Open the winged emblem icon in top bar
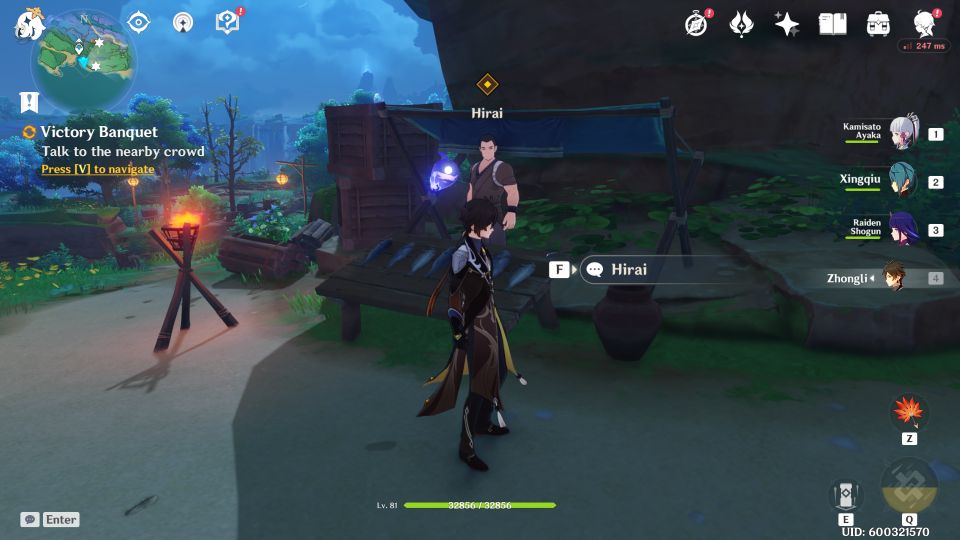The height and width of the screenshot is (540, 960). click(741, 24)
